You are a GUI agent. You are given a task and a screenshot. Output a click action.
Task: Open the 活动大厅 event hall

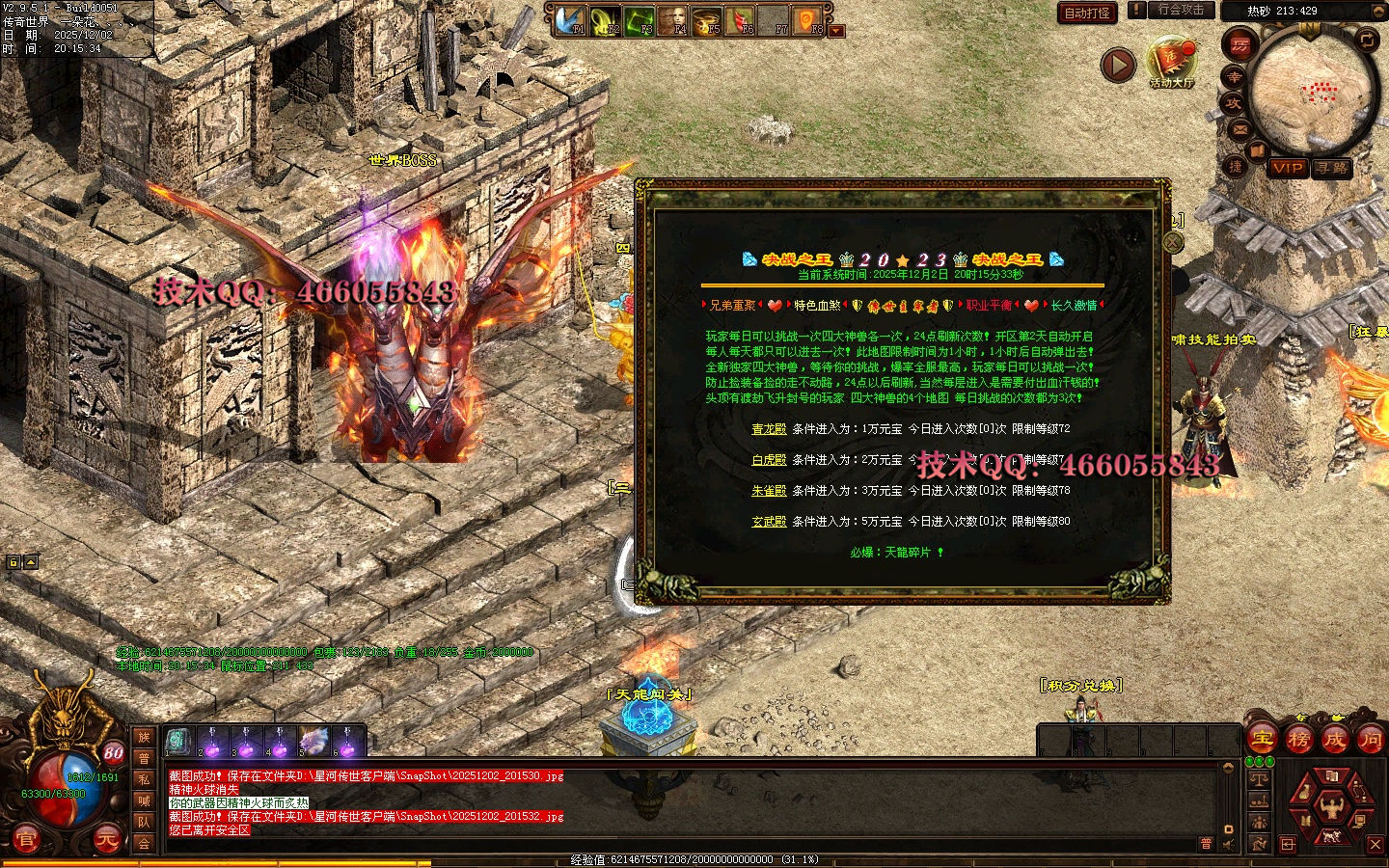pyautogui.click(x=1171, y=62)
